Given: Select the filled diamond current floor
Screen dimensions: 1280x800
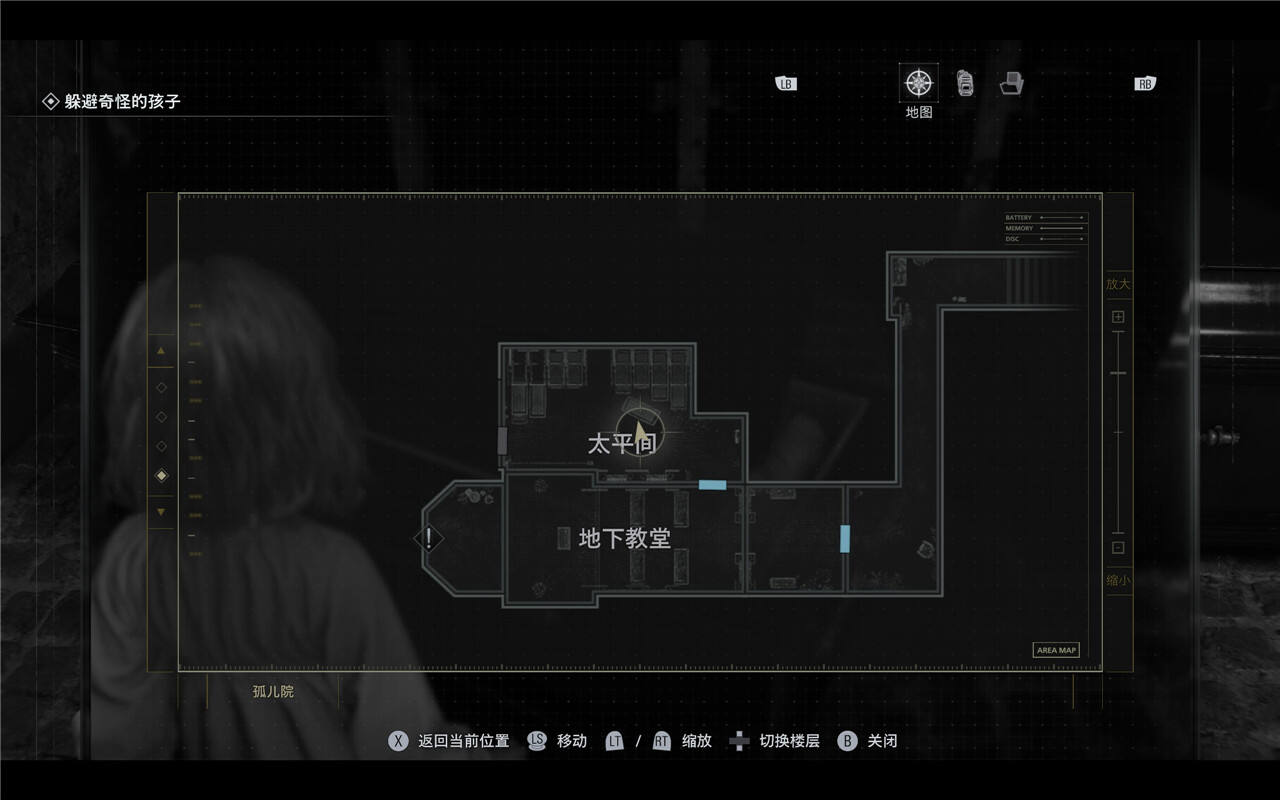Looking at the screenshot, I should pyautogui.click(x=161, y=476).
